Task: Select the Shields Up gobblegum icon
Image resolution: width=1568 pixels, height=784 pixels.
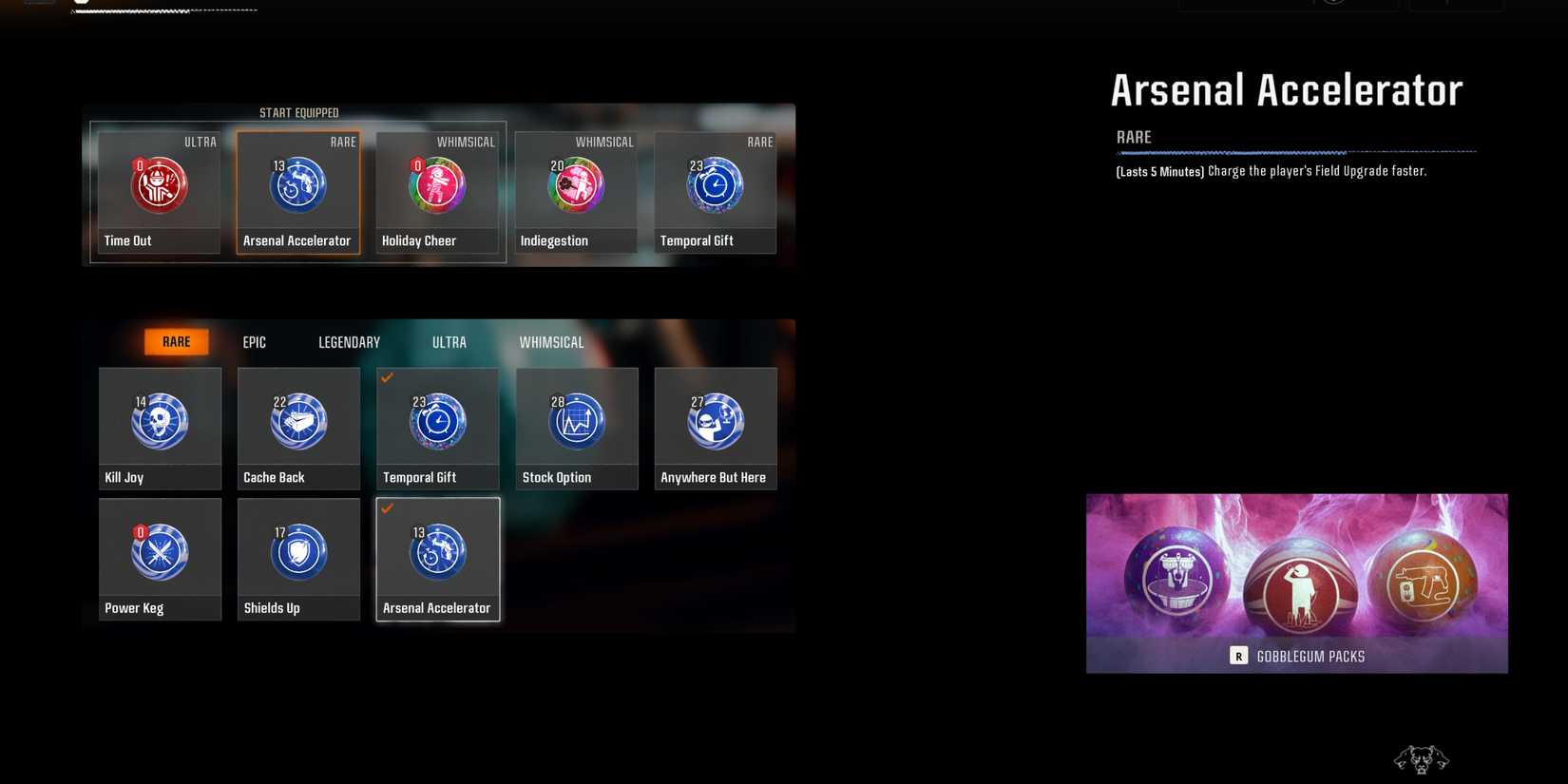Action: (x=297, y=550)
